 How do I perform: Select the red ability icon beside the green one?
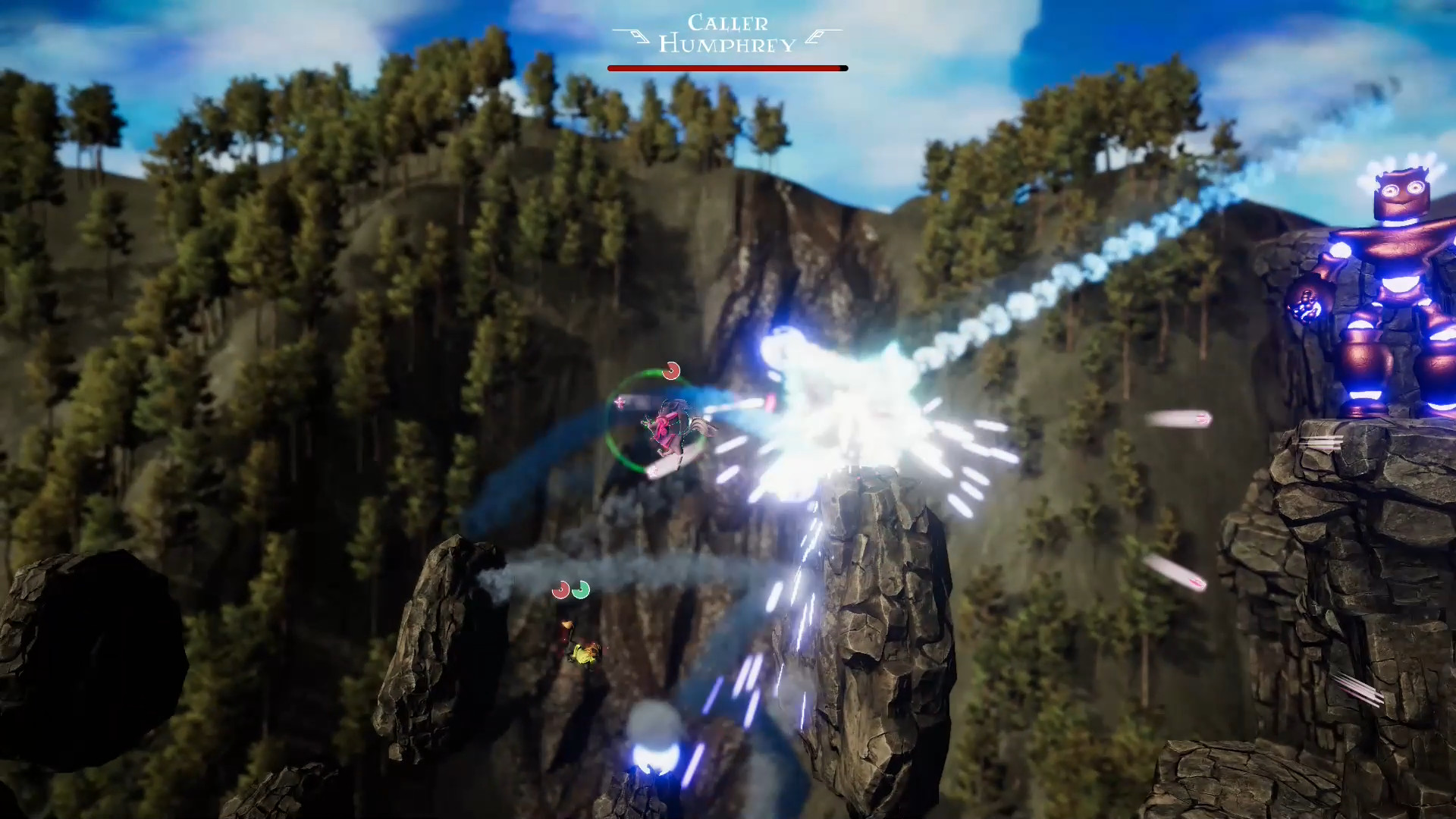tap(561, 590)
